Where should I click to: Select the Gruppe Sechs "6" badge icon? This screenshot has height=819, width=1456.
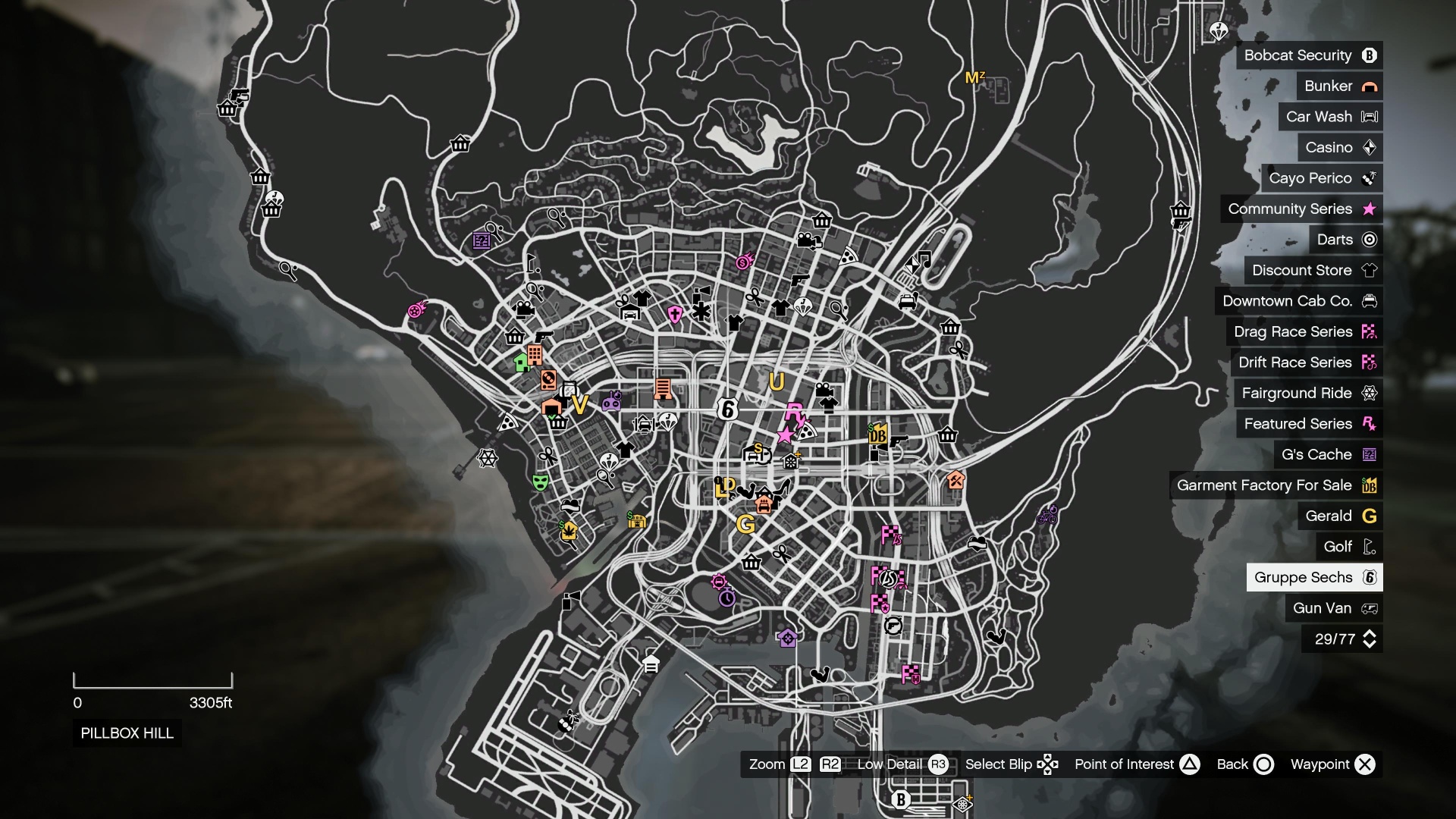(x=1370, y=577)
